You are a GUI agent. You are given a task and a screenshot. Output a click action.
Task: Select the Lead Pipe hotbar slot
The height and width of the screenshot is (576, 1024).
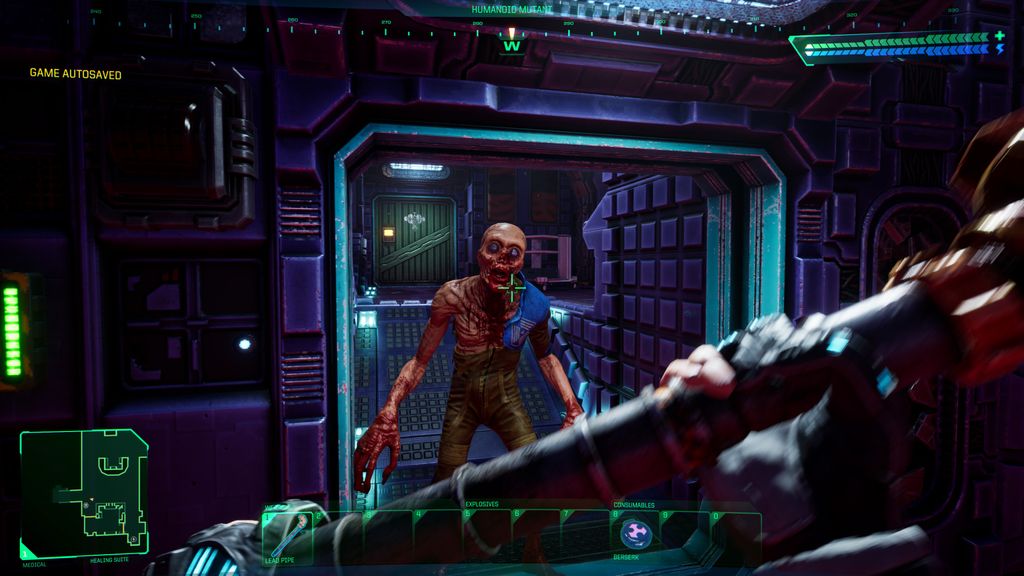pos(286,536)
